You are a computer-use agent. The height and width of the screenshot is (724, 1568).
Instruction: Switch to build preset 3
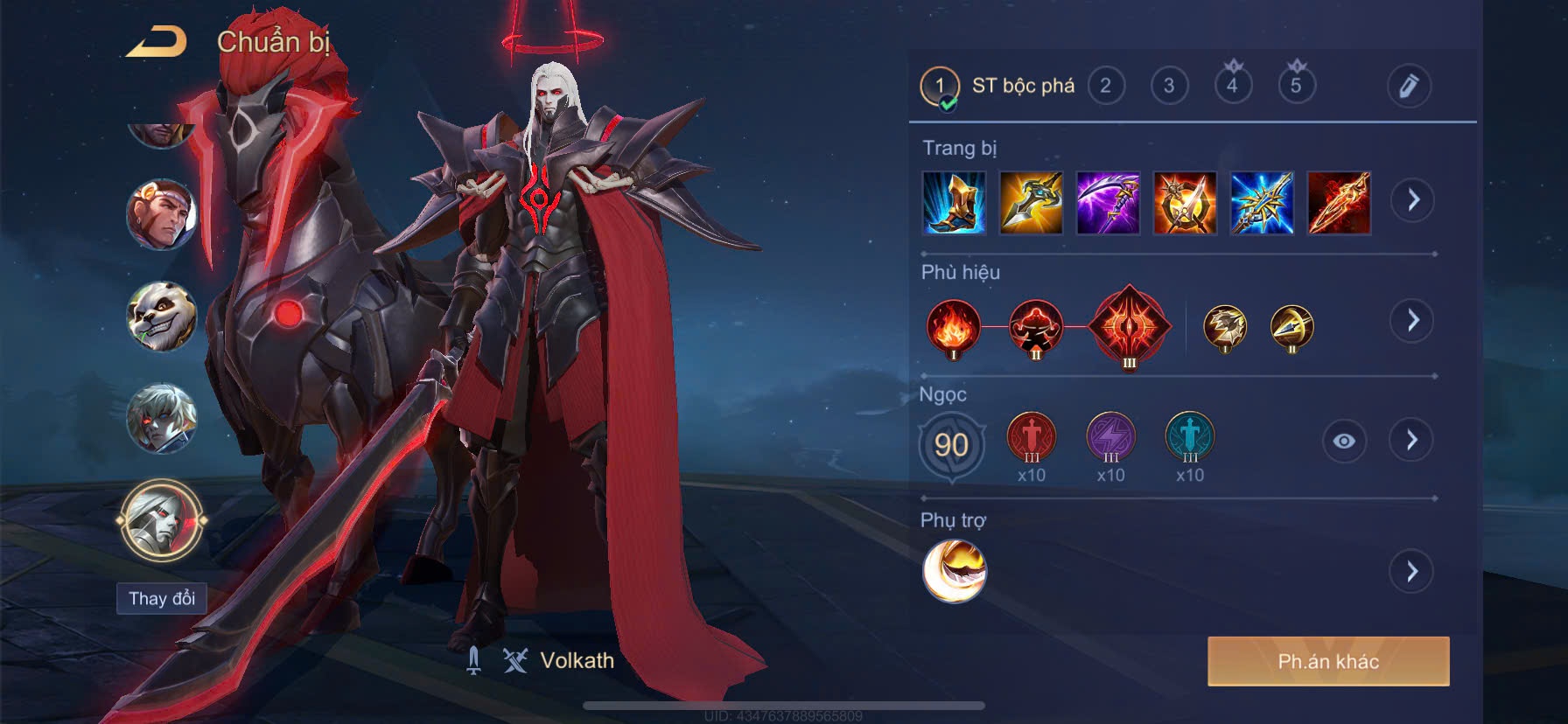pos(1169,86)
